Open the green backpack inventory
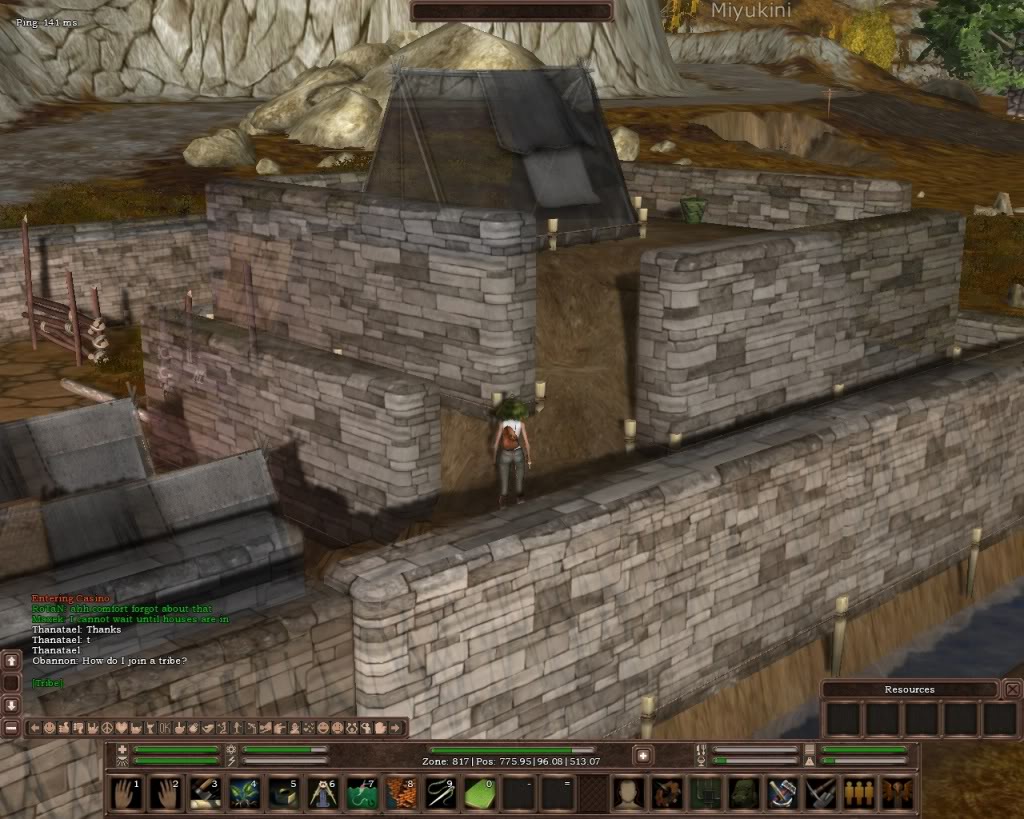 coord(743,793)
